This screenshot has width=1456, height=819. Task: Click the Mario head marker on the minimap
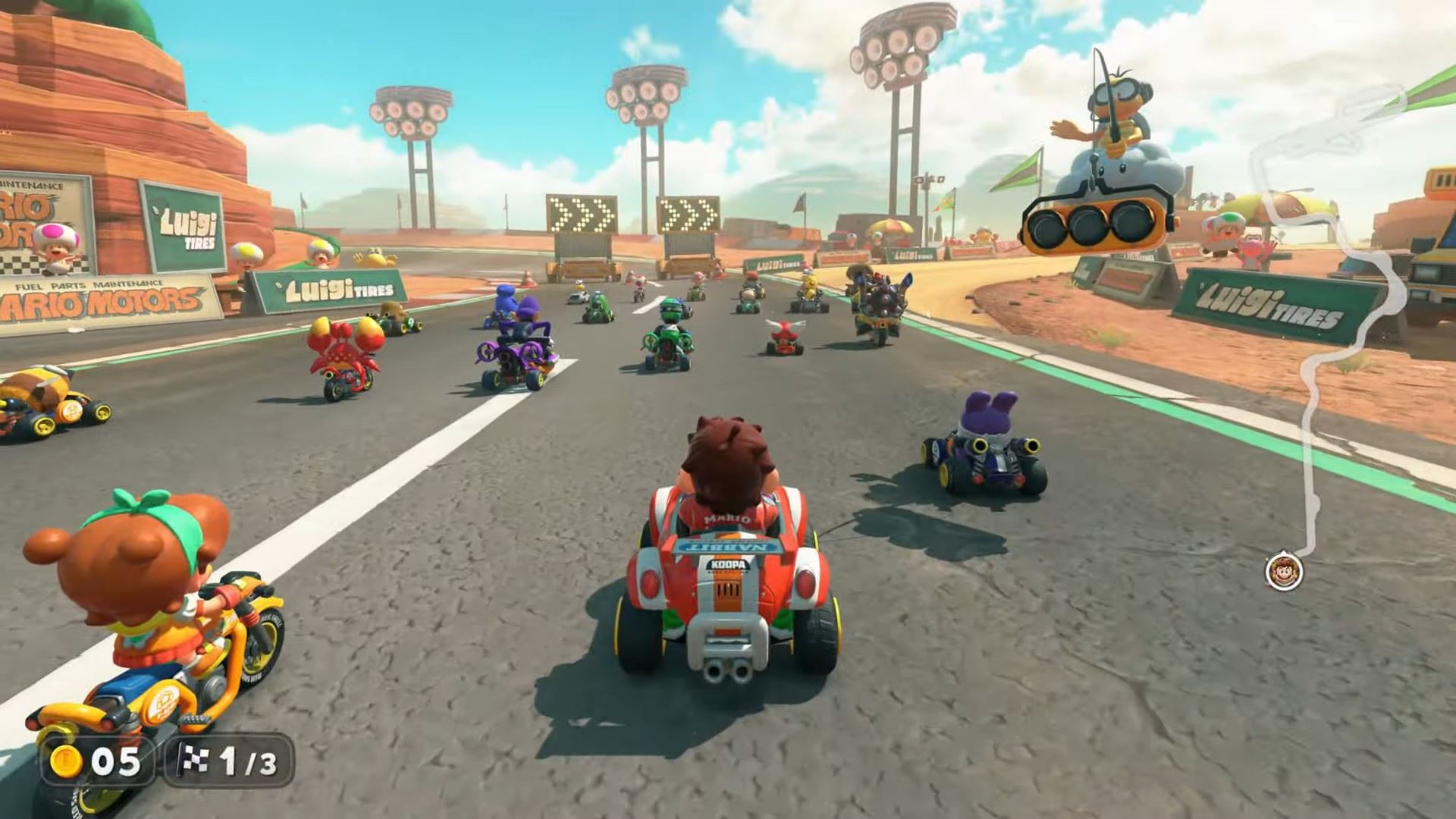tap(1283, 569)
